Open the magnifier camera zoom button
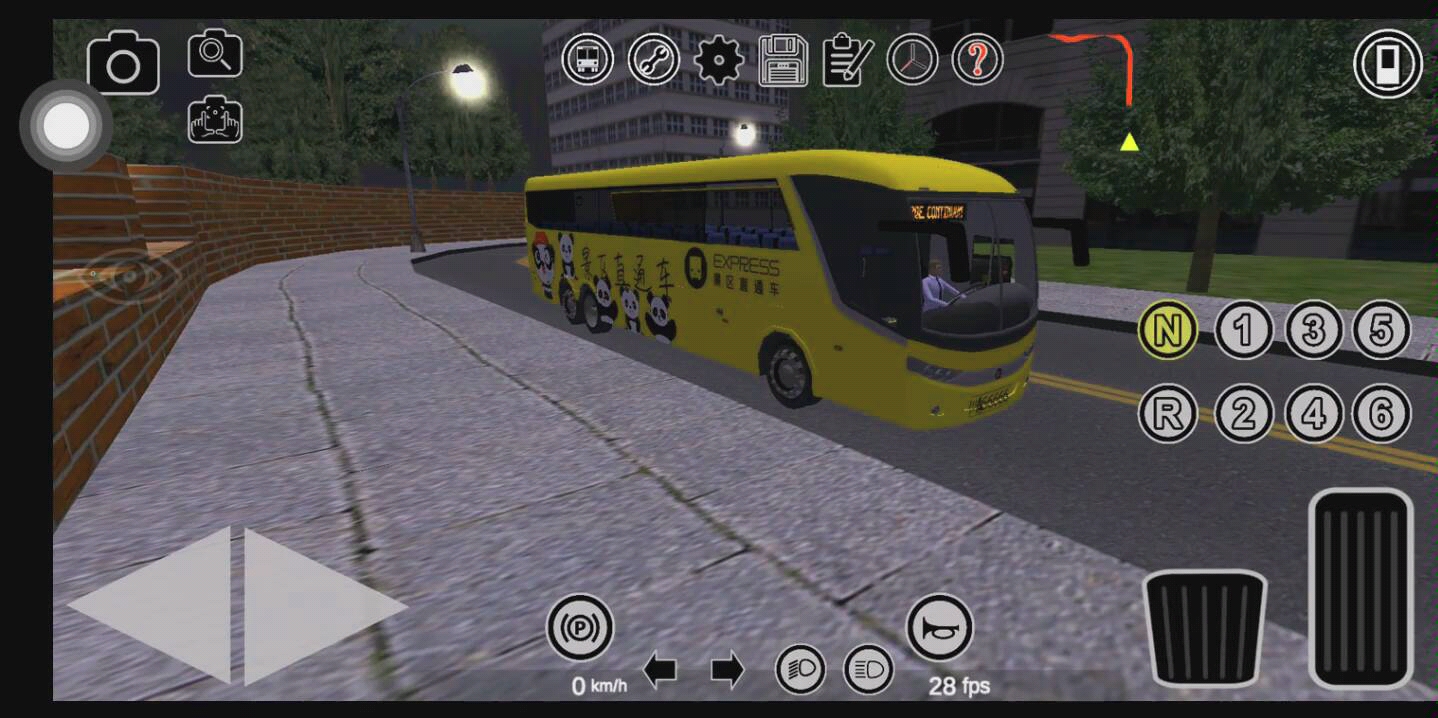1438x718 pixels. pos(215,53)
